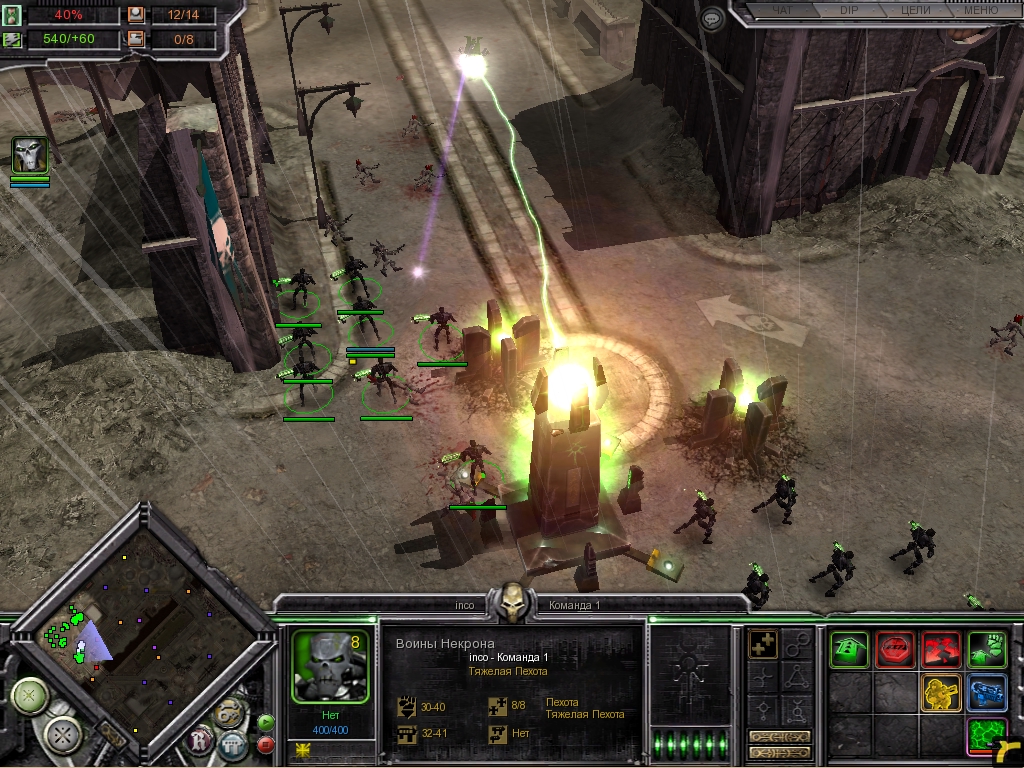Activate the red crossed-arrows attack-move command
This screenshot has width=1024, height=768.
(x=940, y=650)
